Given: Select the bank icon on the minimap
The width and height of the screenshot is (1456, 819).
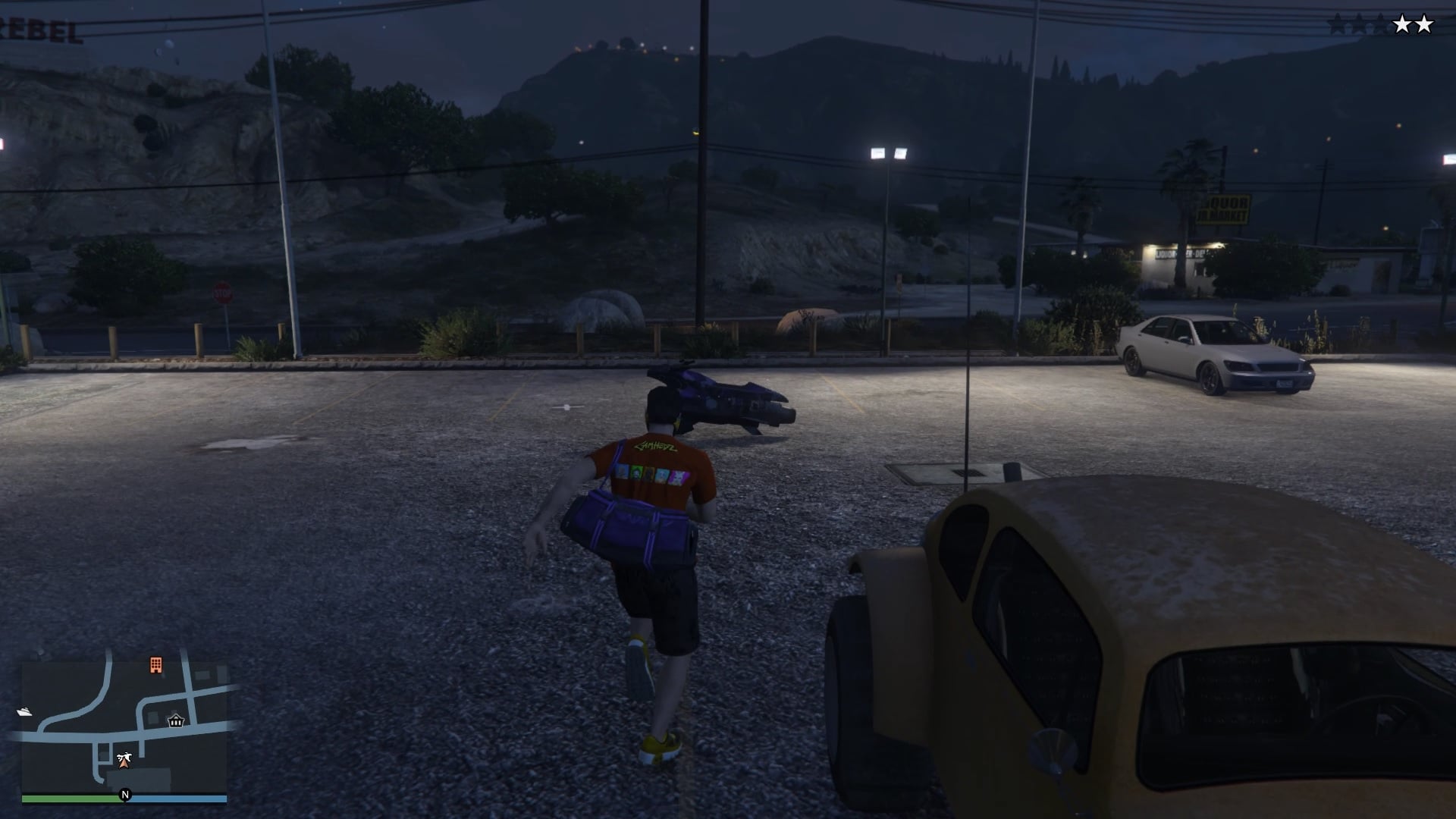Looking at the screenshot, I should click(x=176, y=722).
